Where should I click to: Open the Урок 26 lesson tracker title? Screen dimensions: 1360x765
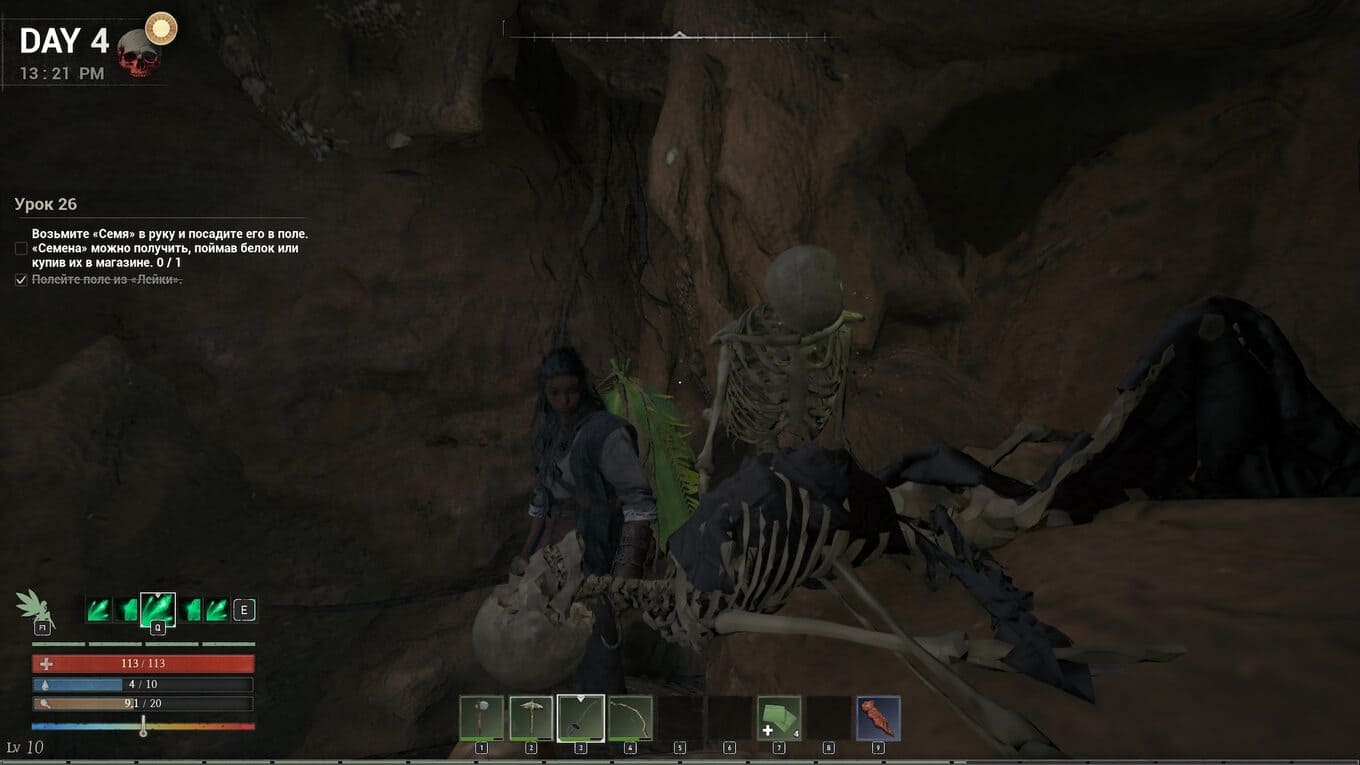tap(46, 204)
